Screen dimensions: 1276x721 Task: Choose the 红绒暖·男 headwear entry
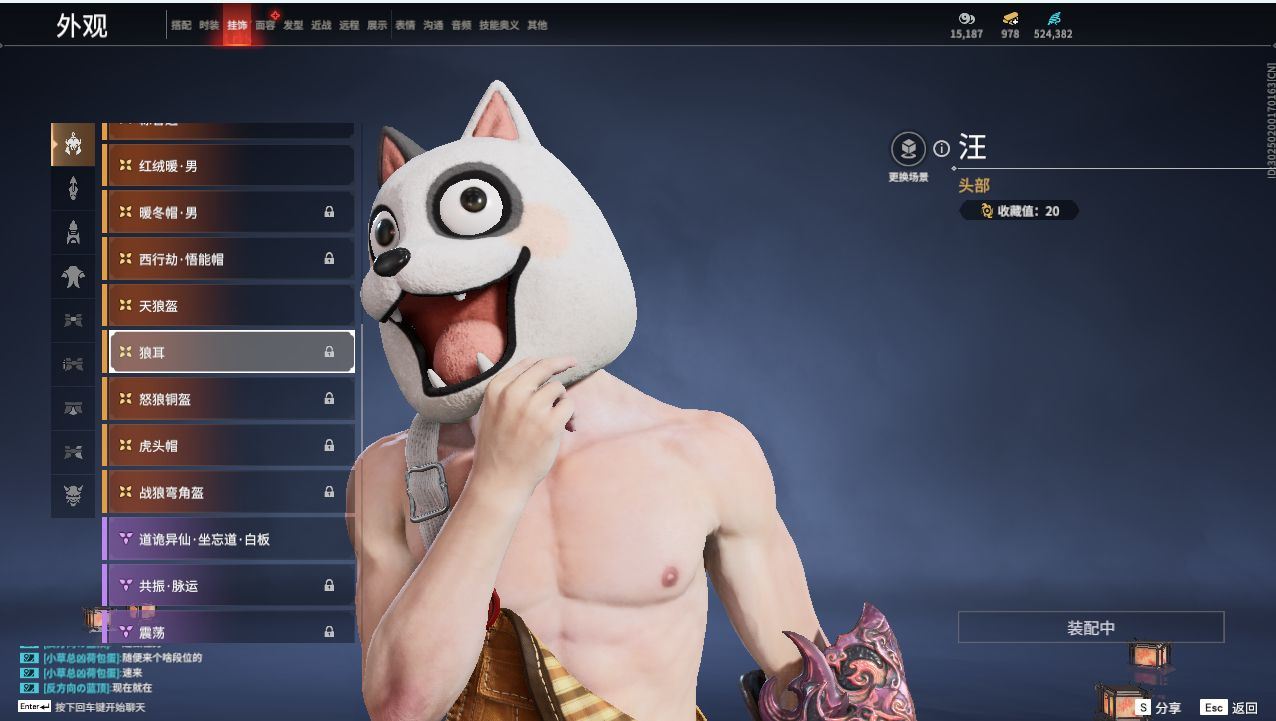coord(229,166)
